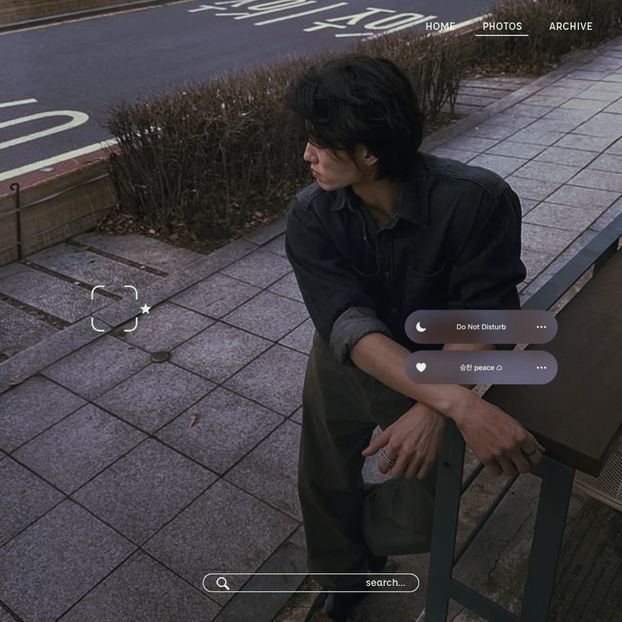Click the small star icon
The width and height of the screenshot is (622, 622).
tap(146, 309)
